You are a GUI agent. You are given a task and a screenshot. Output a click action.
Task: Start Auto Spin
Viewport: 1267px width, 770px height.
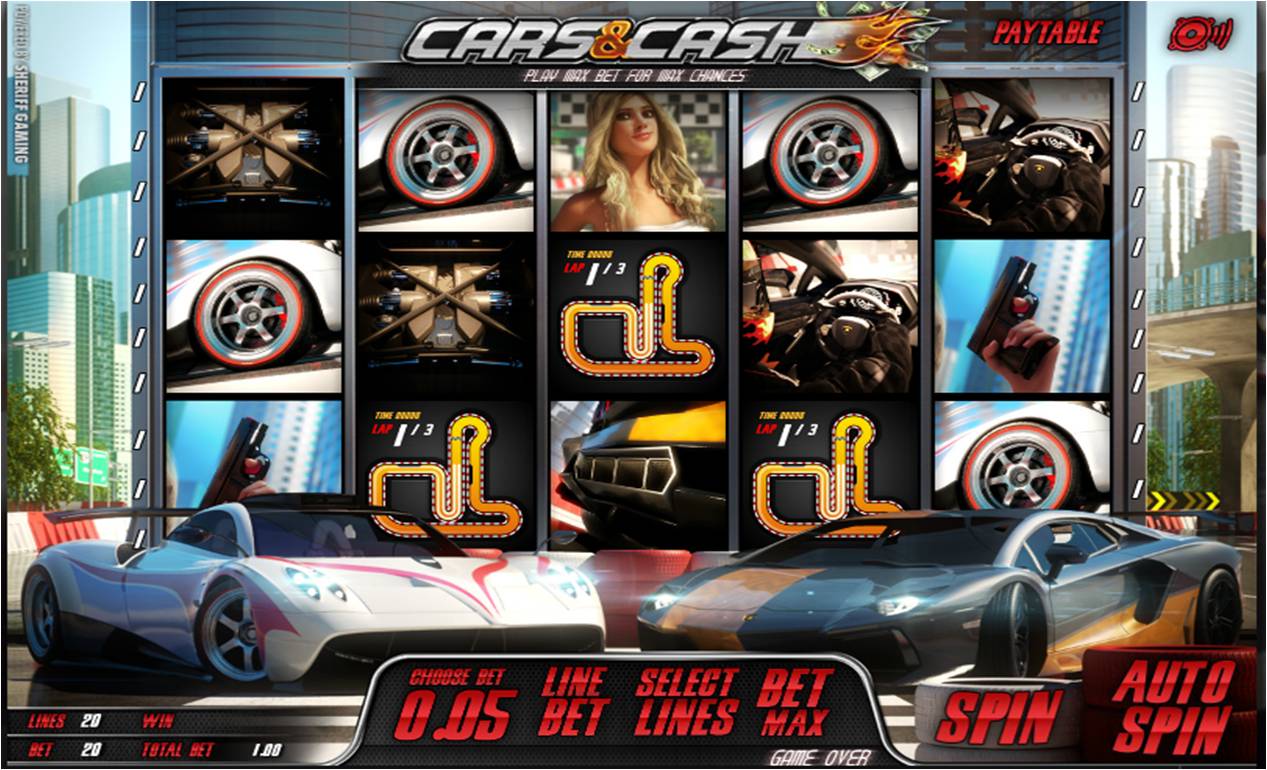[x=1172, y=705]
